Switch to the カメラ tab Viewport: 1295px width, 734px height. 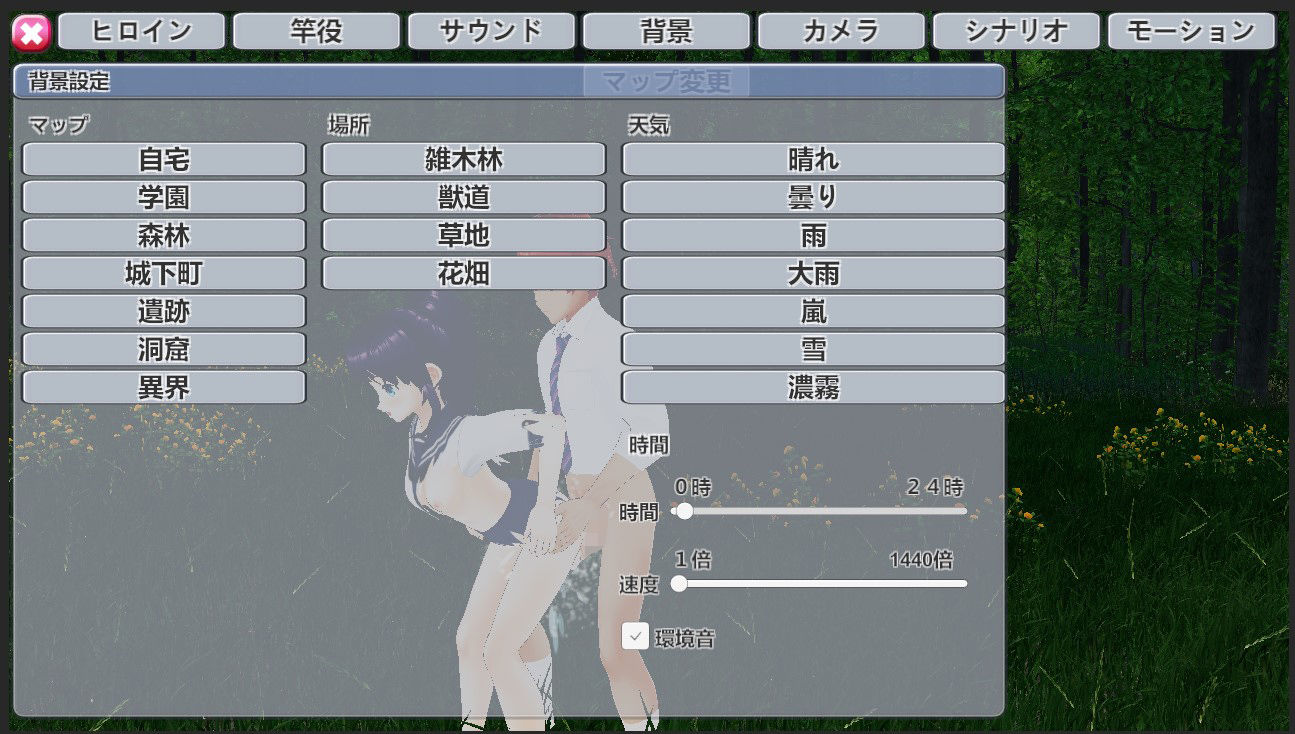click(x=841, y=30)
